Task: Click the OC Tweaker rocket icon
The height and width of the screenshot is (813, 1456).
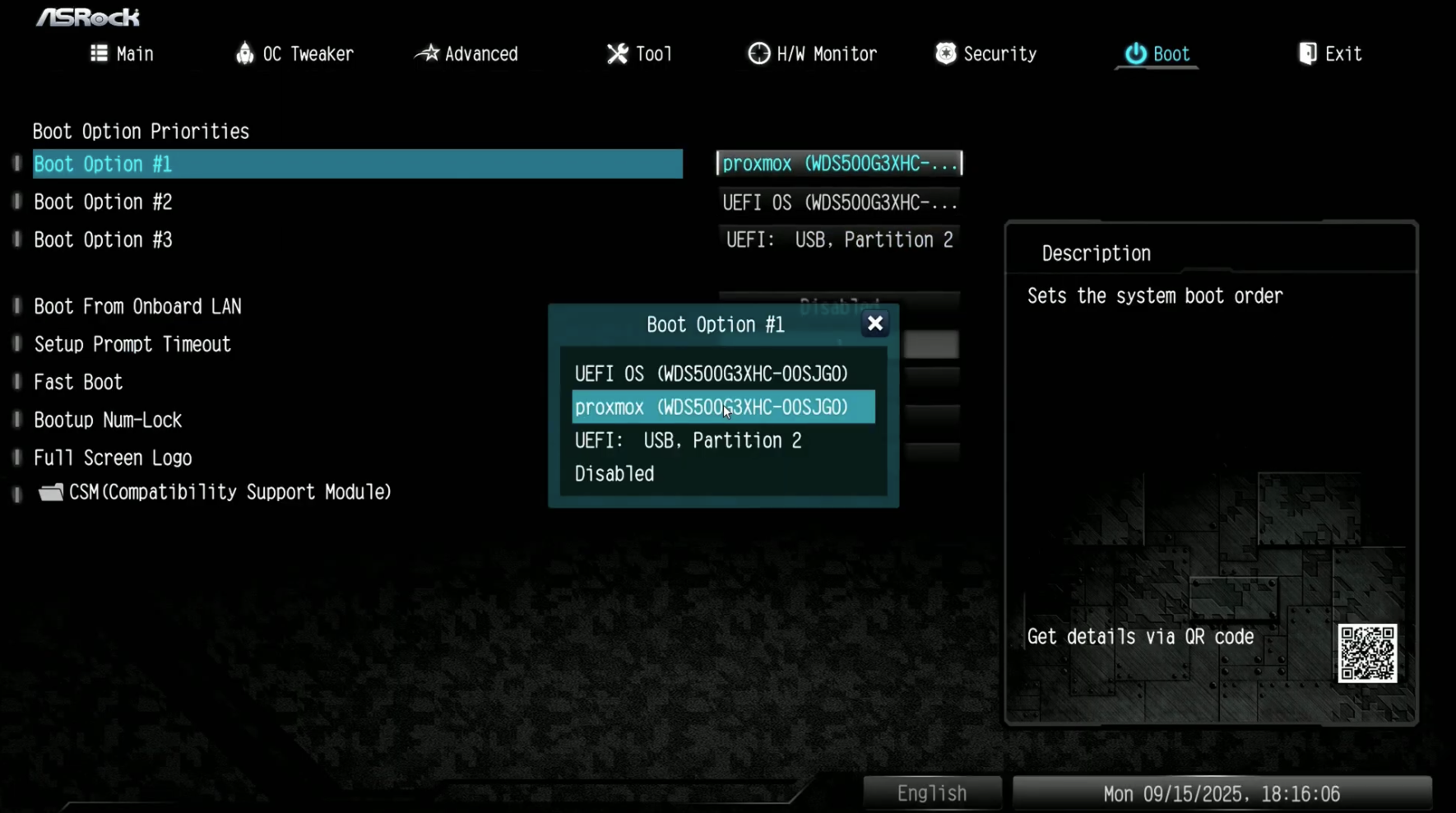Action: (x=245, y=53)
